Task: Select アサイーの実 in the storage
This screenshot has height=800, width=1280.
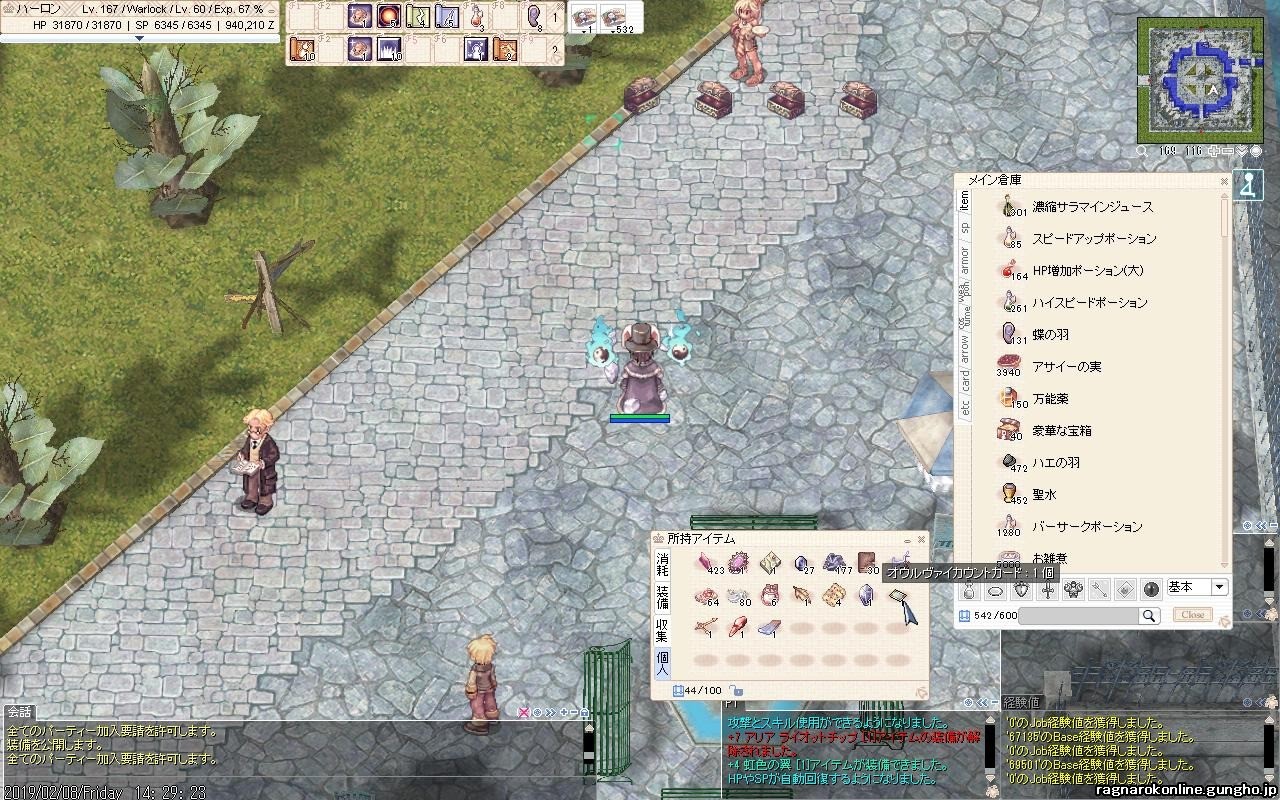Action: [1066, 367]
